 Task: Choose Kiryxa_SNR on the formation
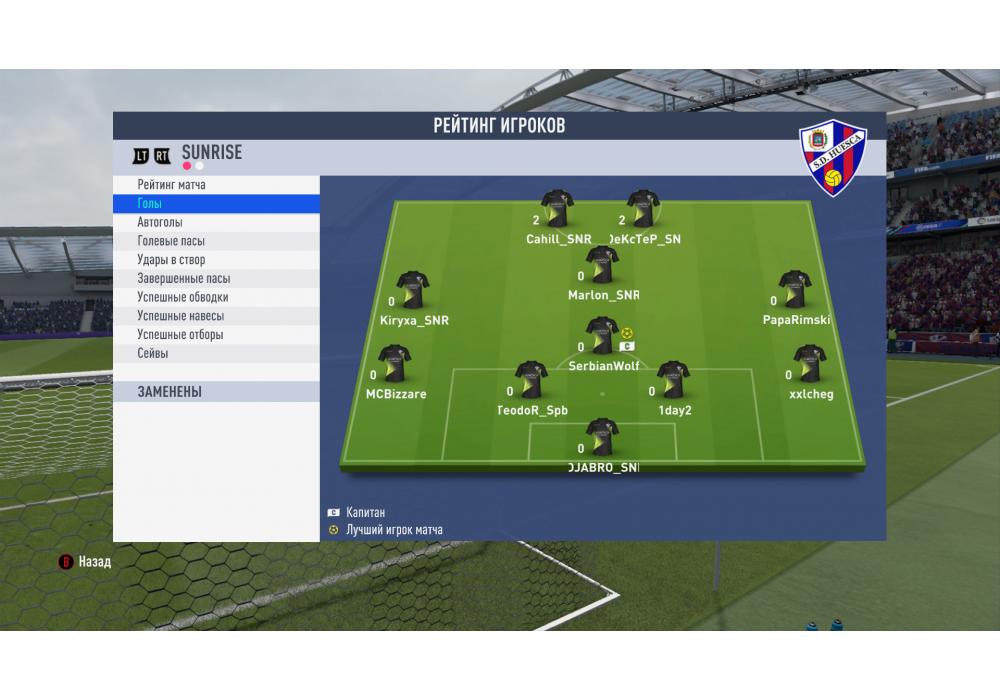pos(412,290)
